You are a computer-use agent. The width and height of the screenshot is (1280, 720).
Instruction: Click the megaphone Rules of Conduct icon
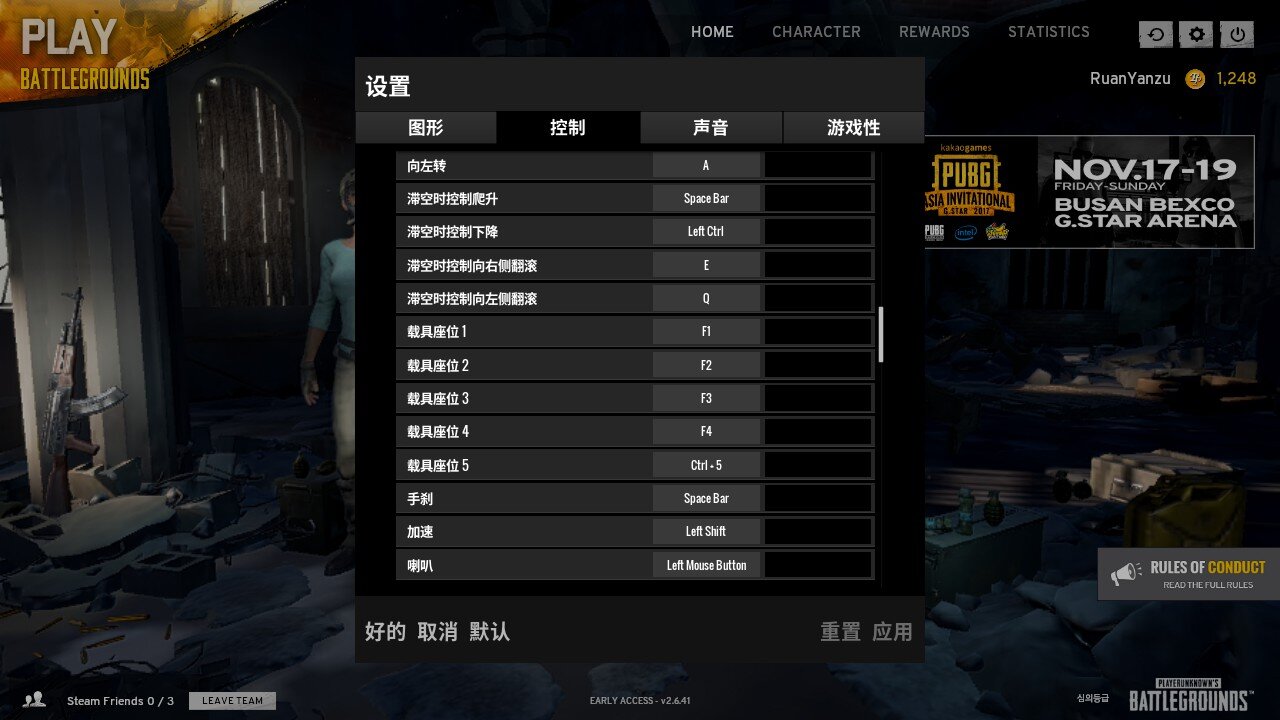(x=1129, y=573)
